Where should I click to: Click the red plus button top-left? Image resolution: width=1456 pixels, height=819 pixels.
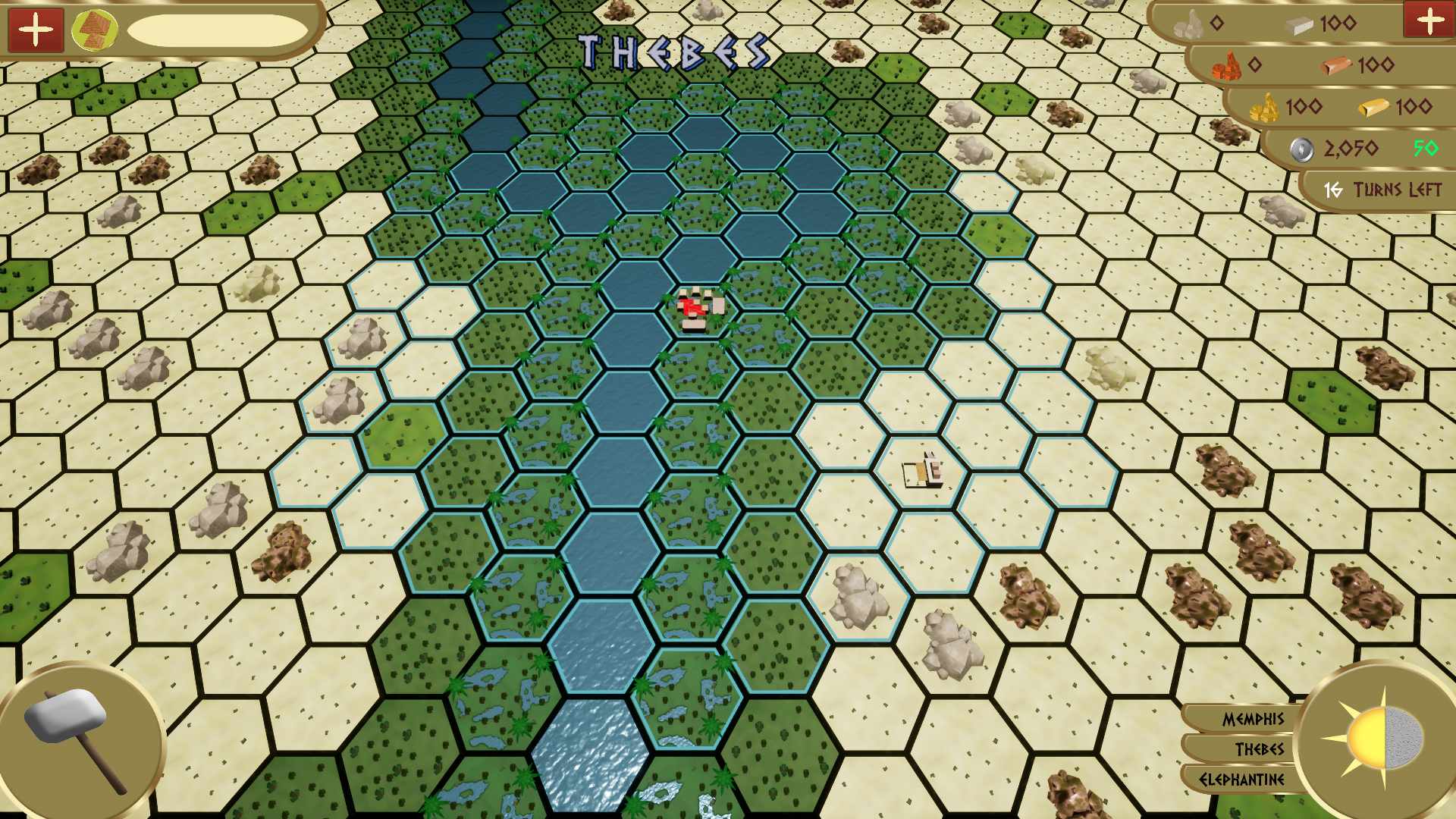click(34, 30)
